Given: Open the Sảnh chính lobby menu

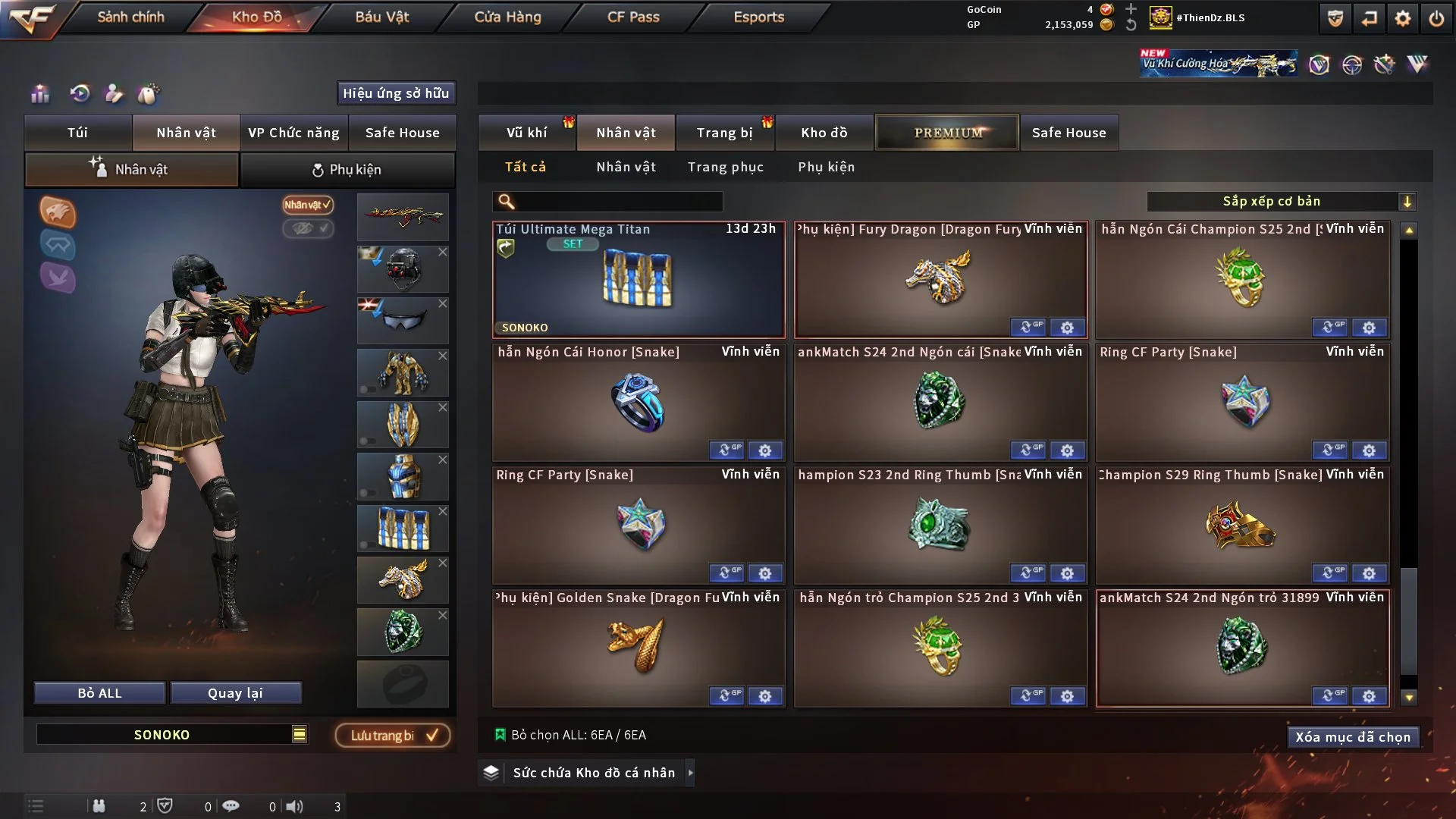Looking at the screenshot, I should tap(130, 17).
